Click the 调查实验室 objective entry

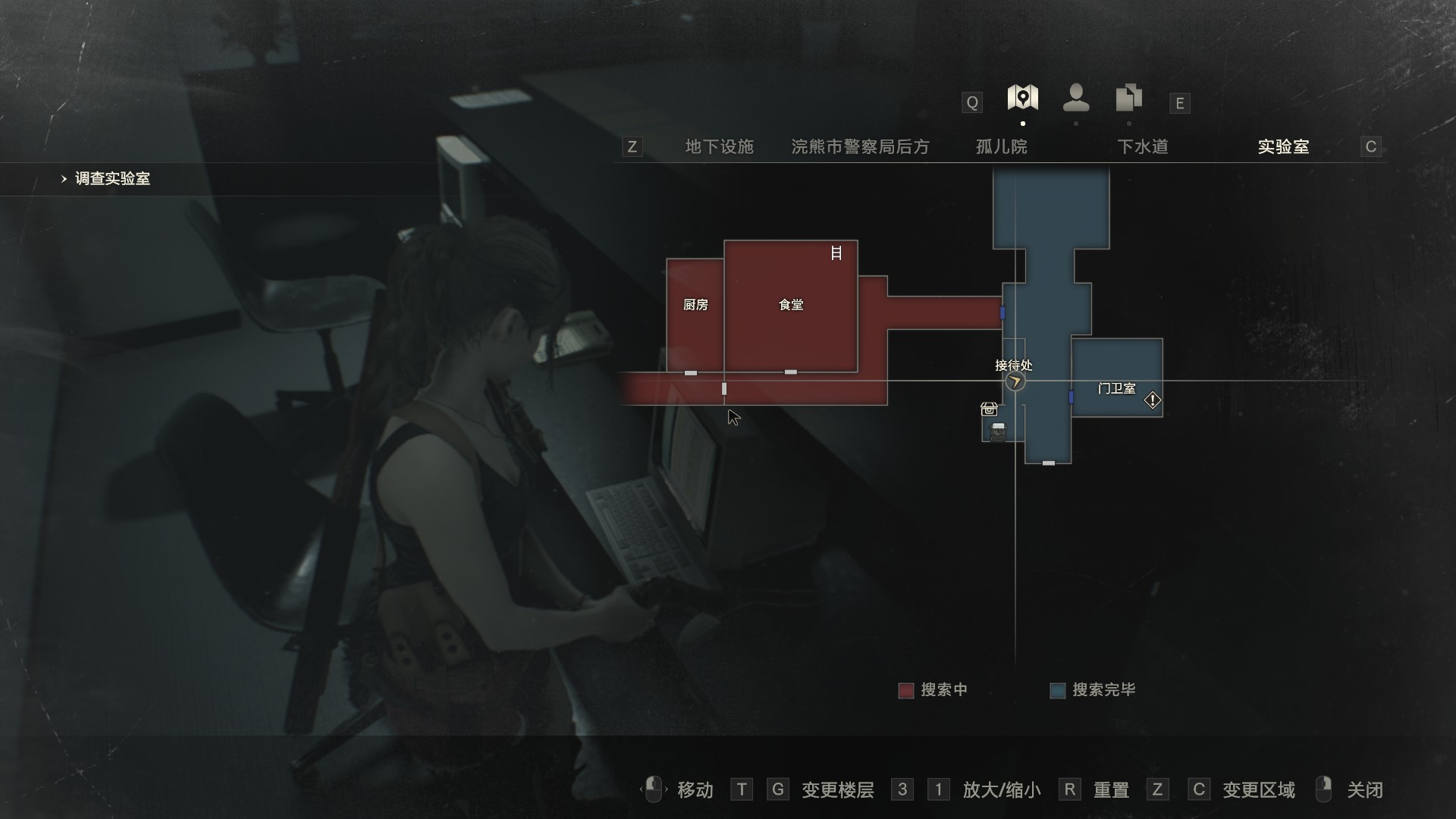pyautogui.click(x=112, y=179)
